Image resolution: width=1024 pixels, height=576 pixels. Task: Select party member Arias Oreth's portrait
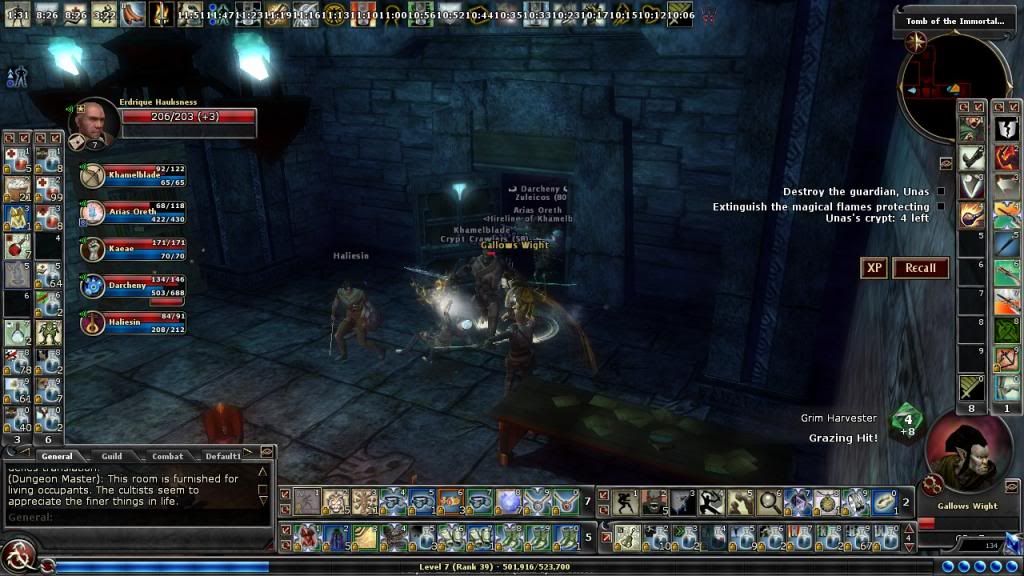(x=93, y=212)
